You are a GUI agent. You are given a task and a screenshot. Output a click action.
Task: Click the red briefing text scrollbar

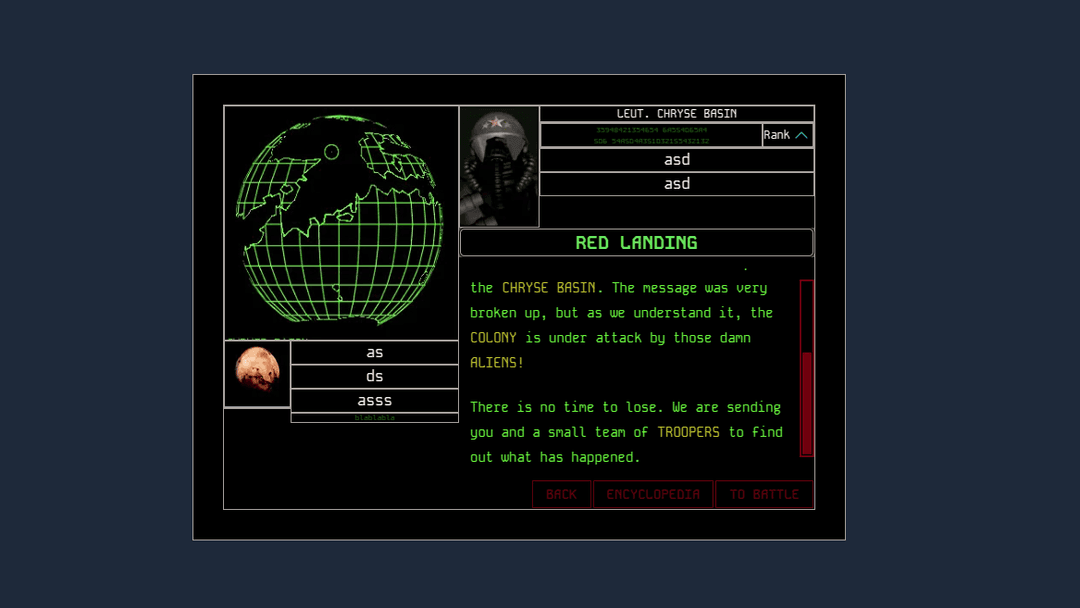pos(806,368)
